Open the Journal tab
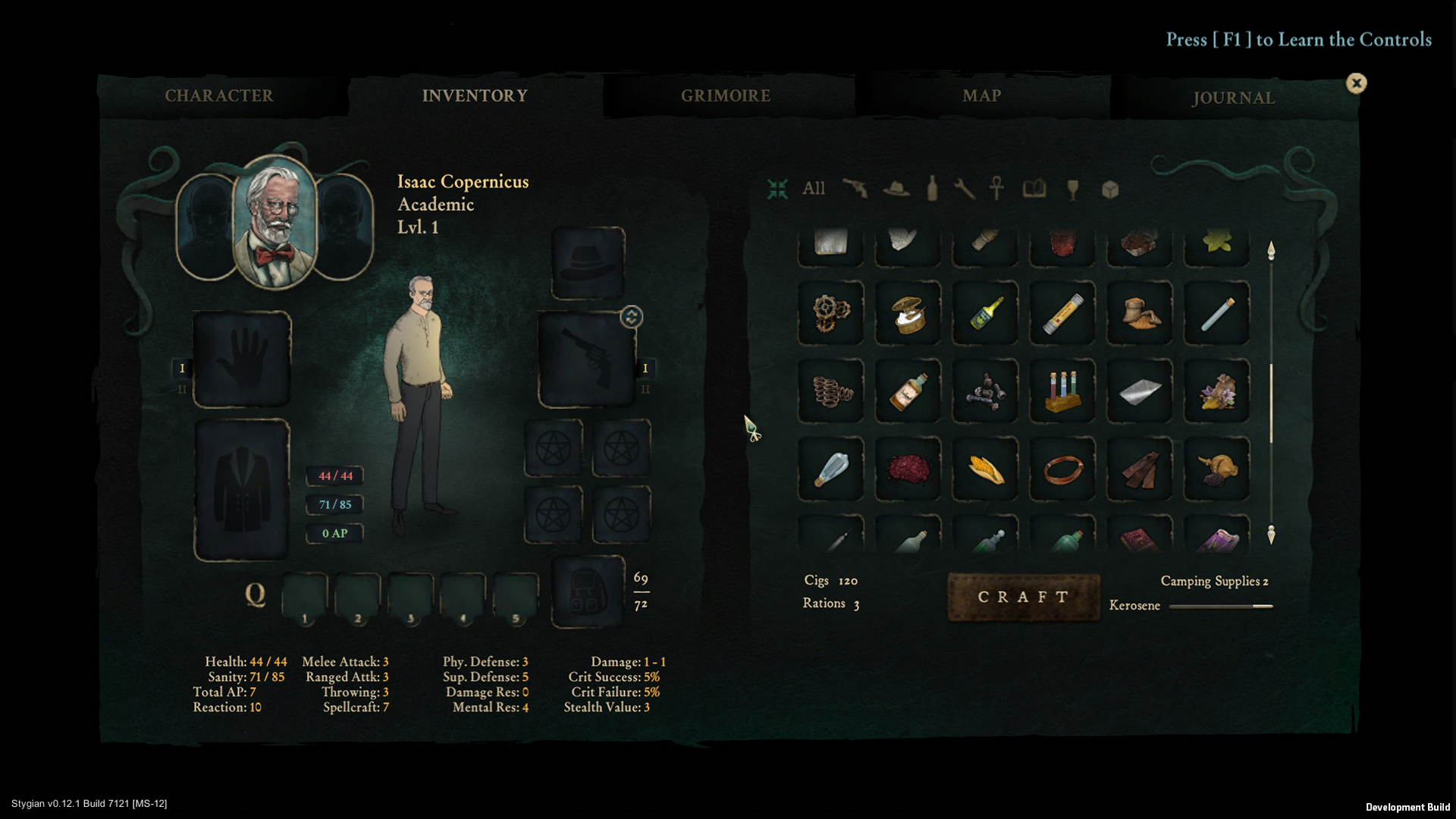Image resolution: width=1456 pixels, height=819 pixels. (1233, 98)
